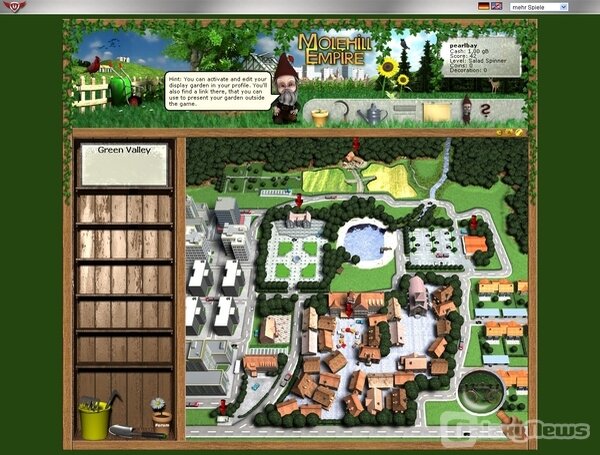Image resolution: width=600 pixels, height=455 pixels.
Task: Choose the watering can icon
Action: [374, 114]
